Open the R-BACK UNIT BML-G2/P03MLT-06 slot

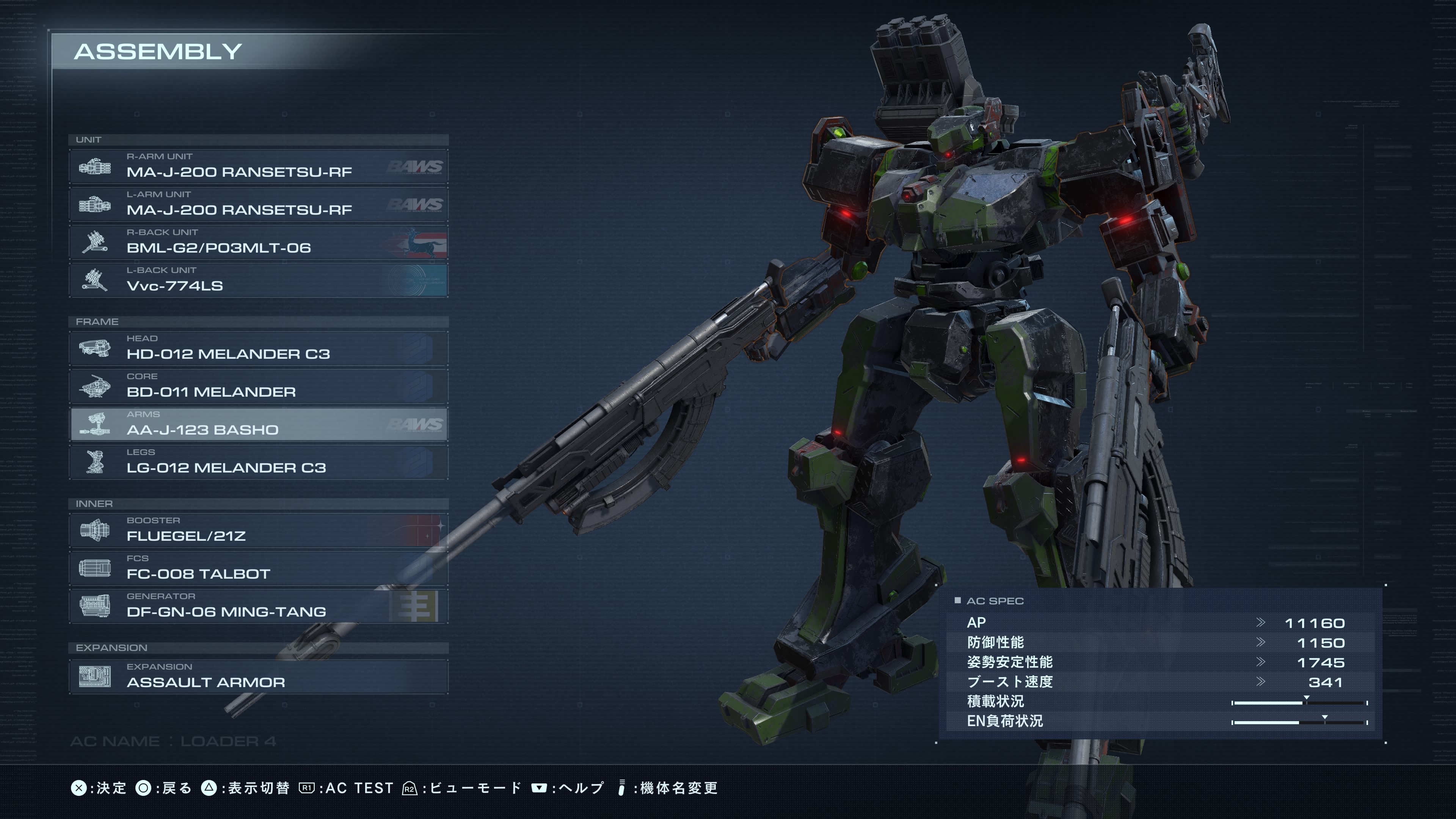click(x=258, y=243)
